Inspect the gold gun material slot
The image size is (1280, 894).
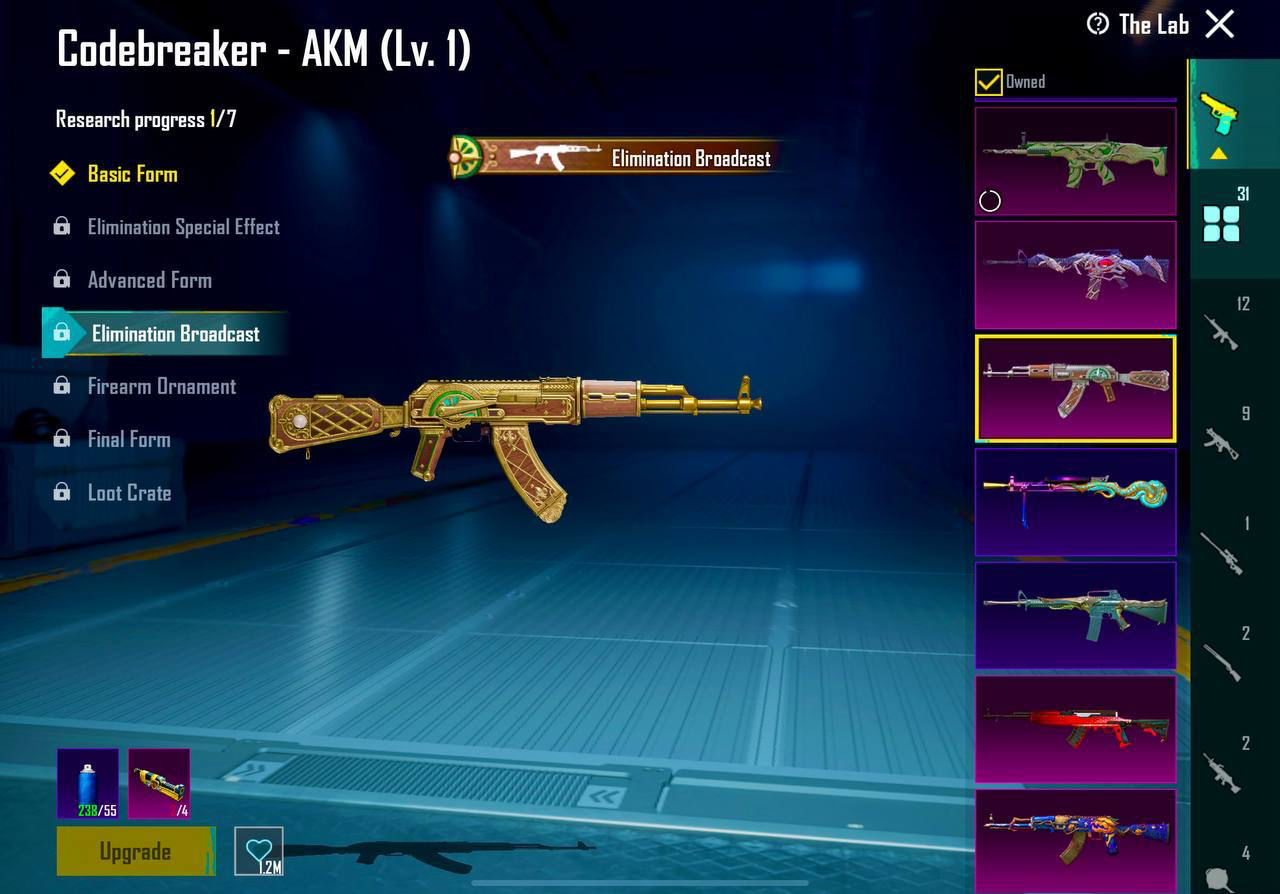159,784
